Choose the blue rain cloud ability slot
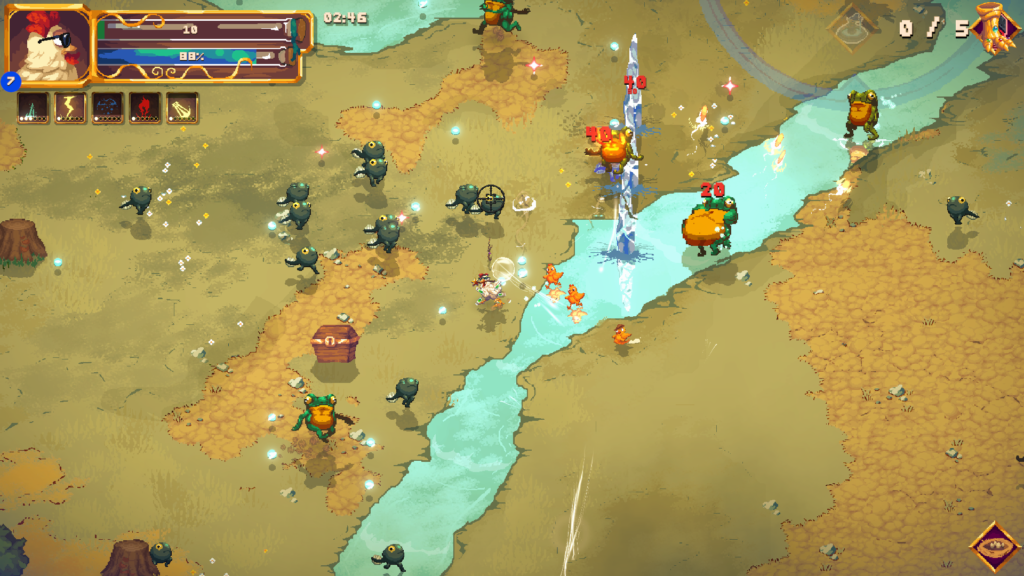Viewport: 1024px width, 576px height. [x=108, y=108]
